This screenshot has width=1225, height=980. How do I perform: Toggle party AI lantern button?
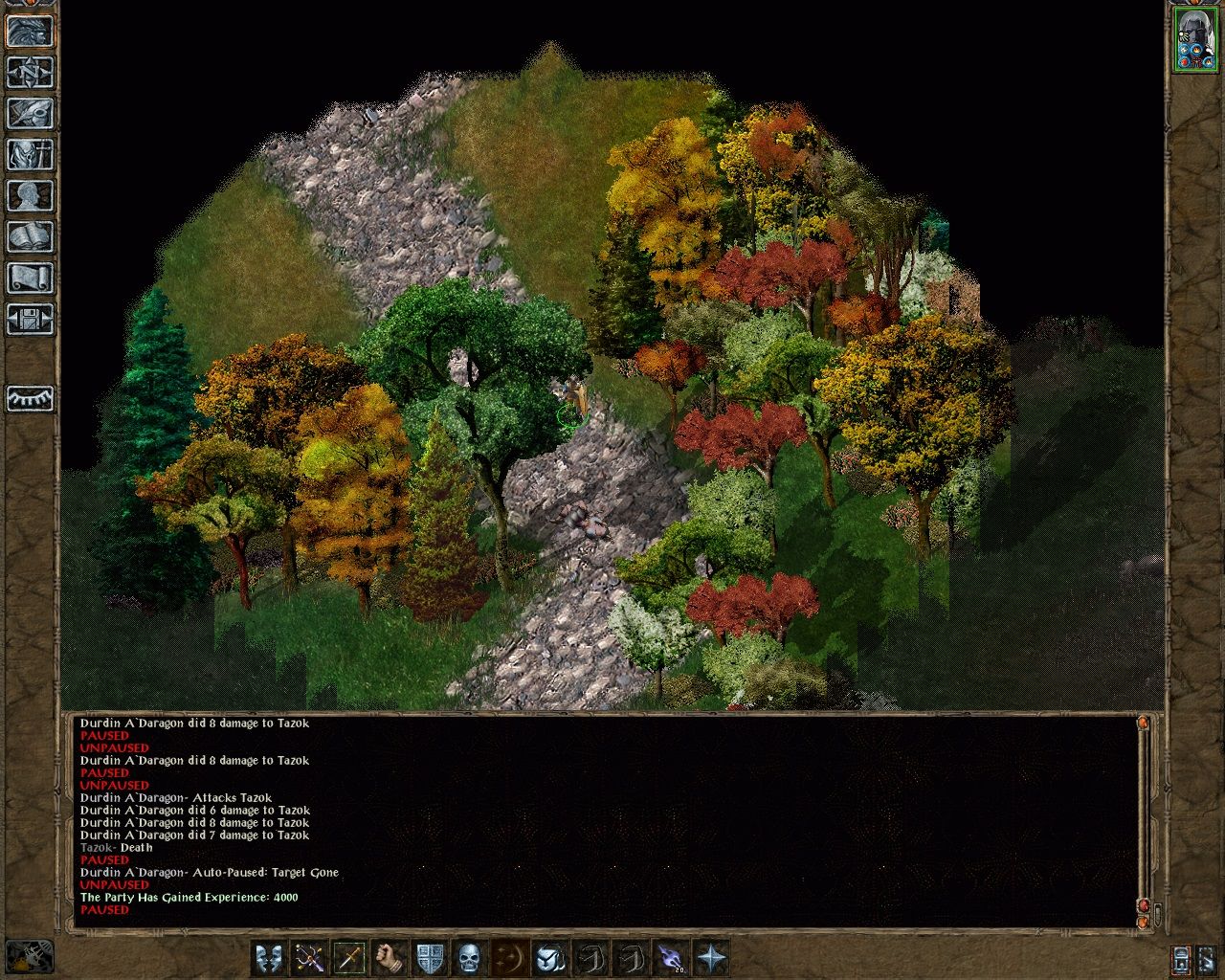1182,958
